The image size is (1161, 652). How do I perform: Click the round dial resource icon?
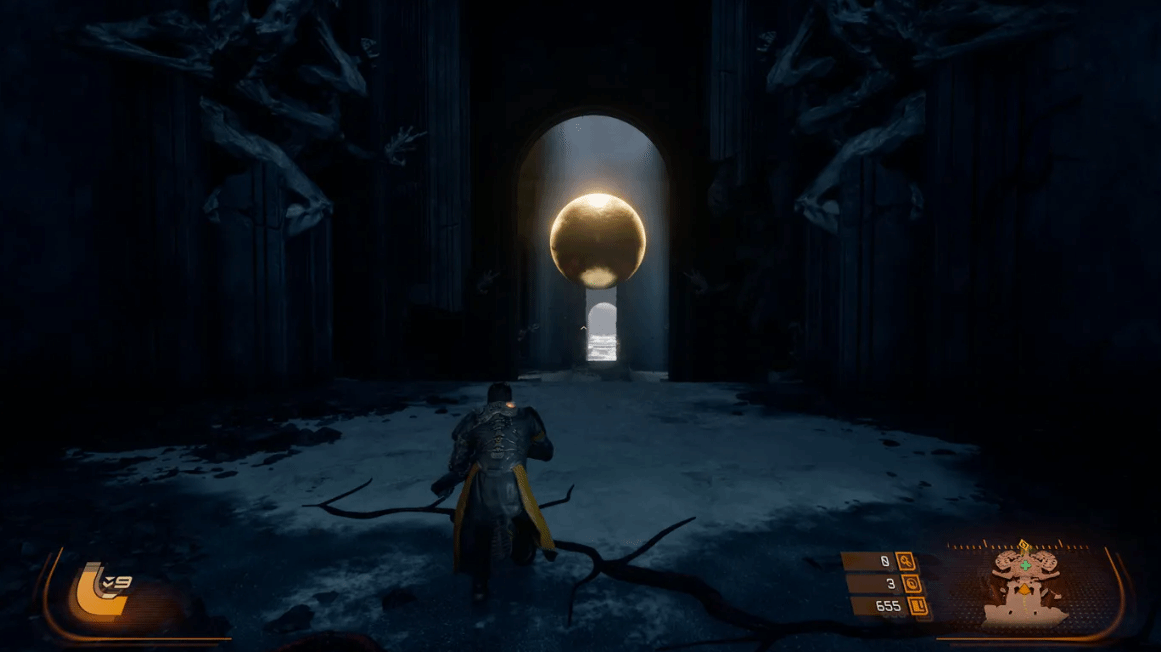911,583
